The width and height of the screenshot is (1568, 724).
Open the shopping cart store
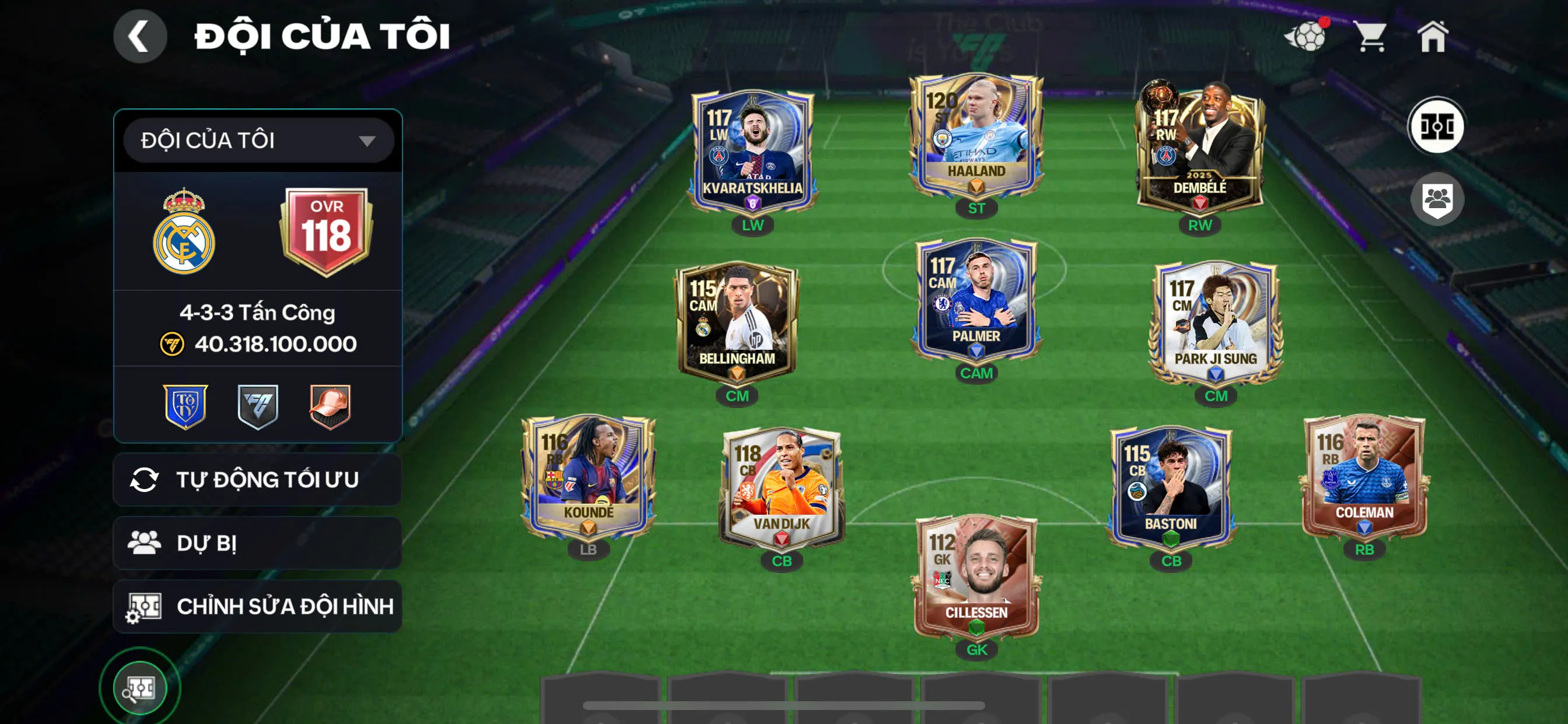point(1371,37)
